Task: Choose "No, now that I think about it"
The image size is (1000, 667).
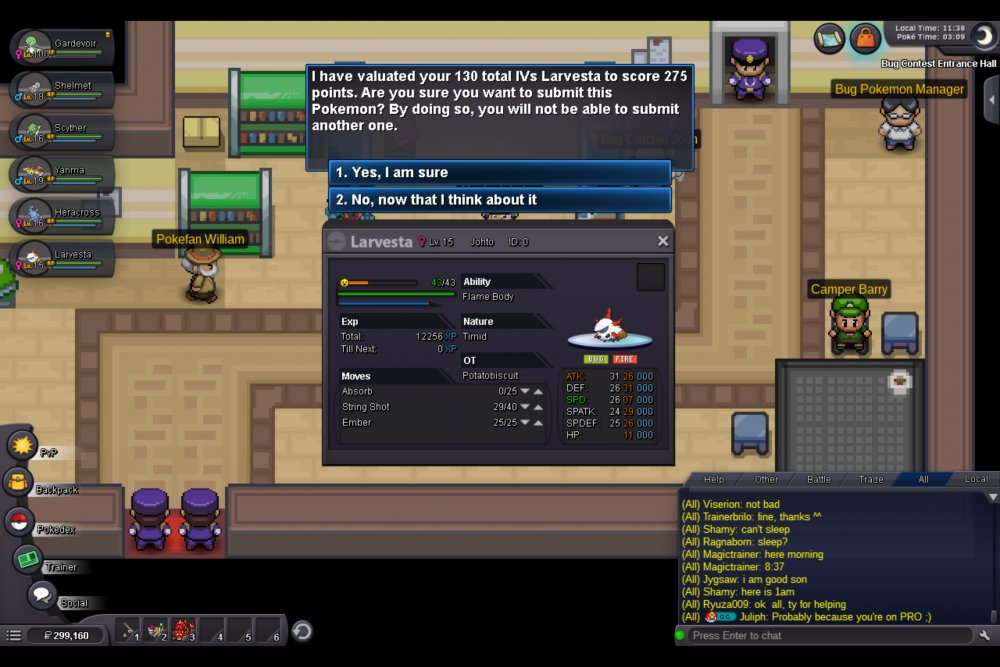Action: coord(500,200)
